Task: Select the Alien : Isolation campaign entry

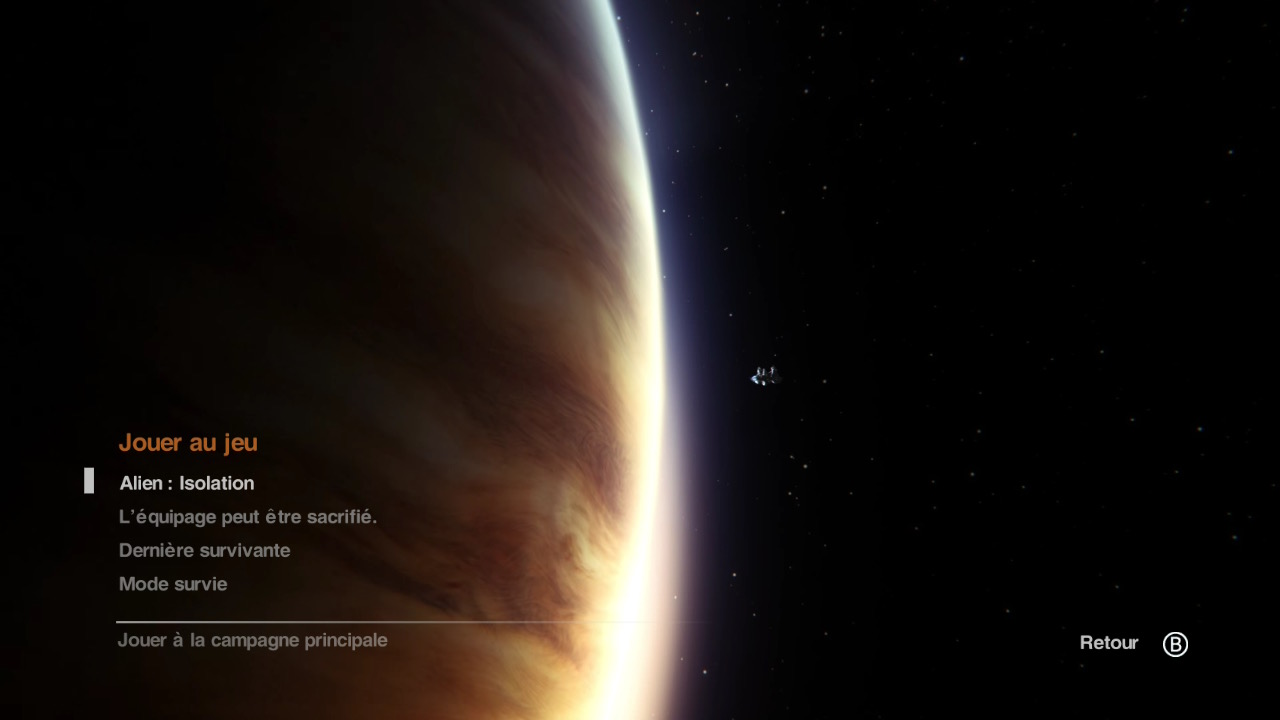Action: tap(187, 483)
